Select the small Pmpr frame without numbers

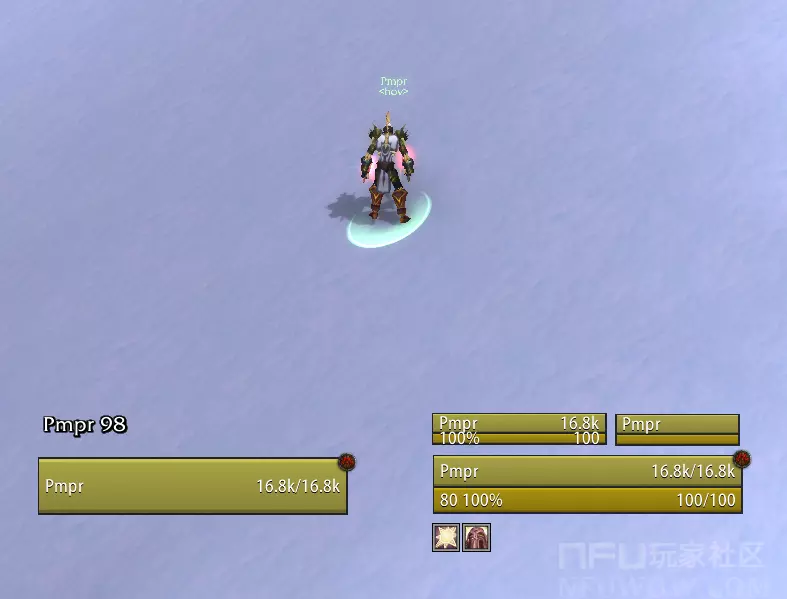[677, 430]
